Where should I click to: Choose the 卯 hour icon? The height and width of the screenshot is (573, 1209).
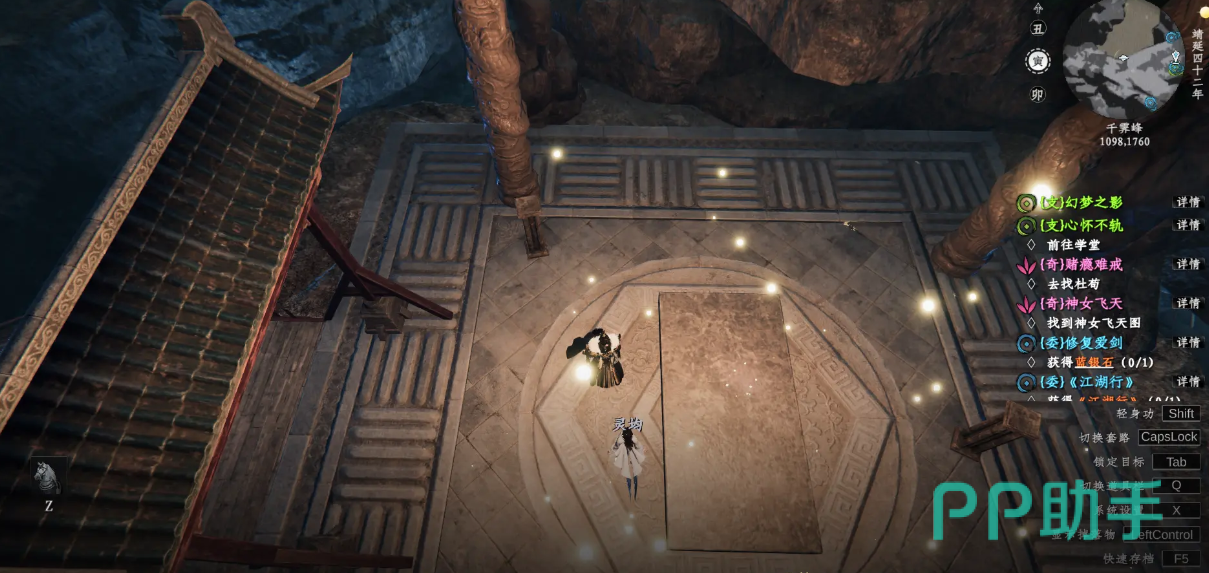click(x=1037, y=95)
